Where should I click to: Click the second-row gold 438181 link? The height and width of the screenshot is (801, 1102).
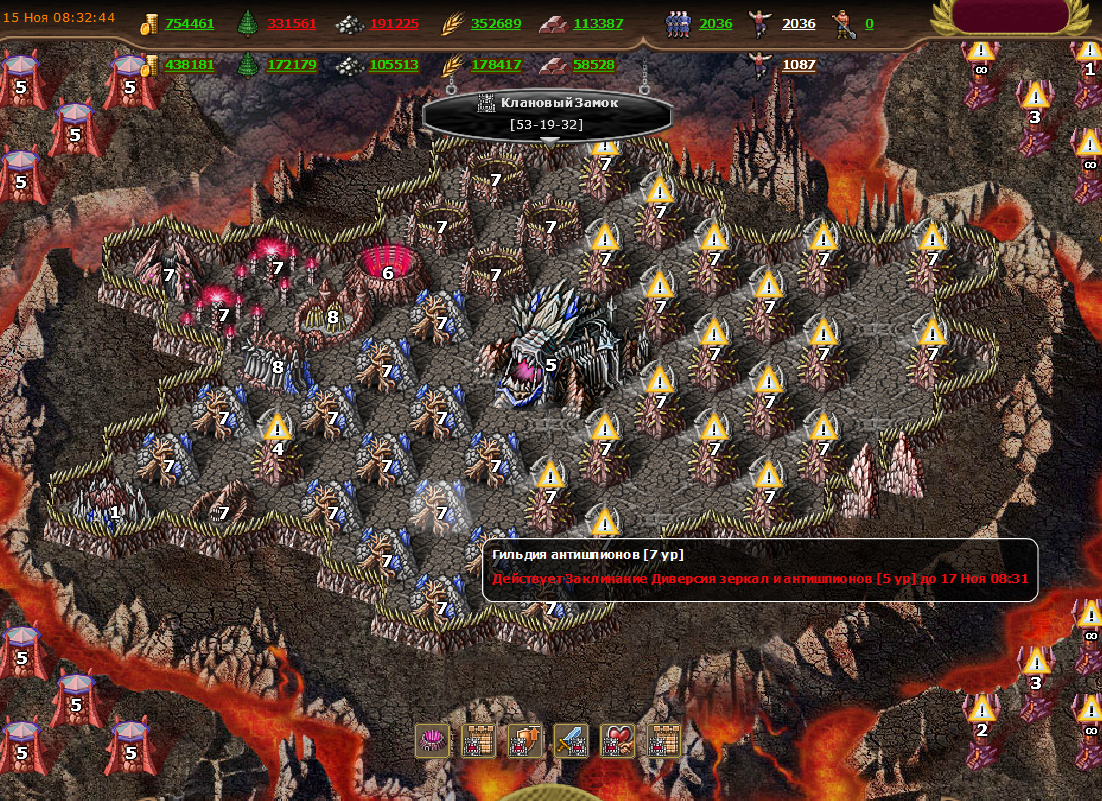[190, 65]
